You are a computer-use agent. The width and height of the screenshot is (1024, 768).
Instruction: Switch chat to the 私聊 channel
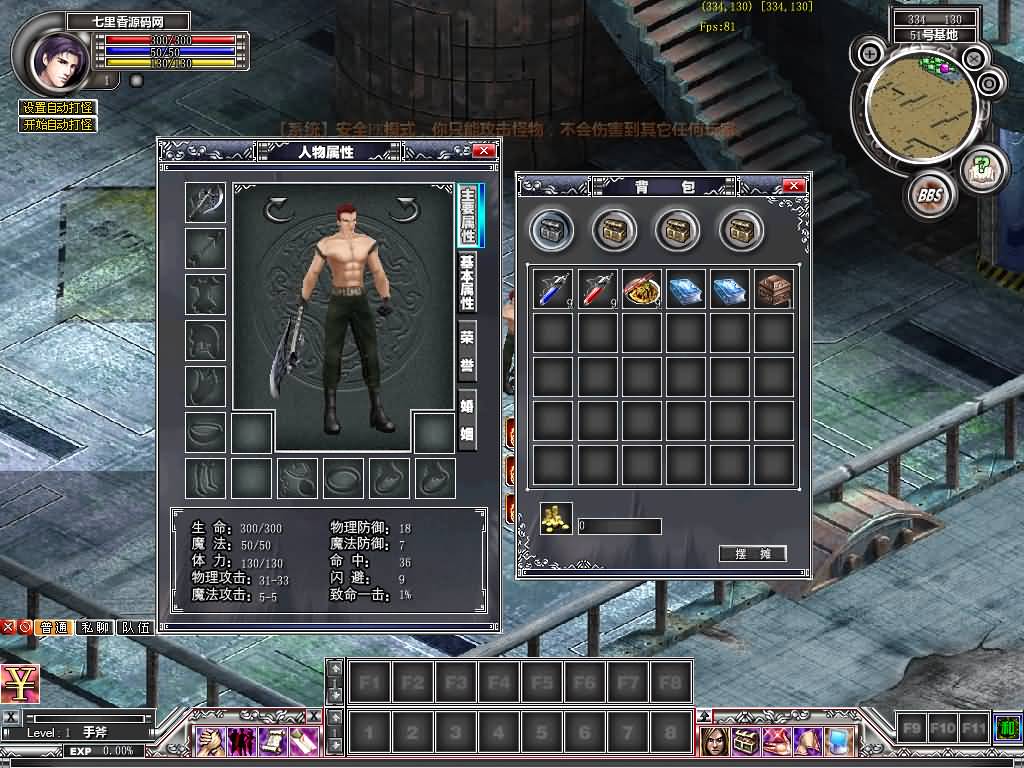point(95,628)
